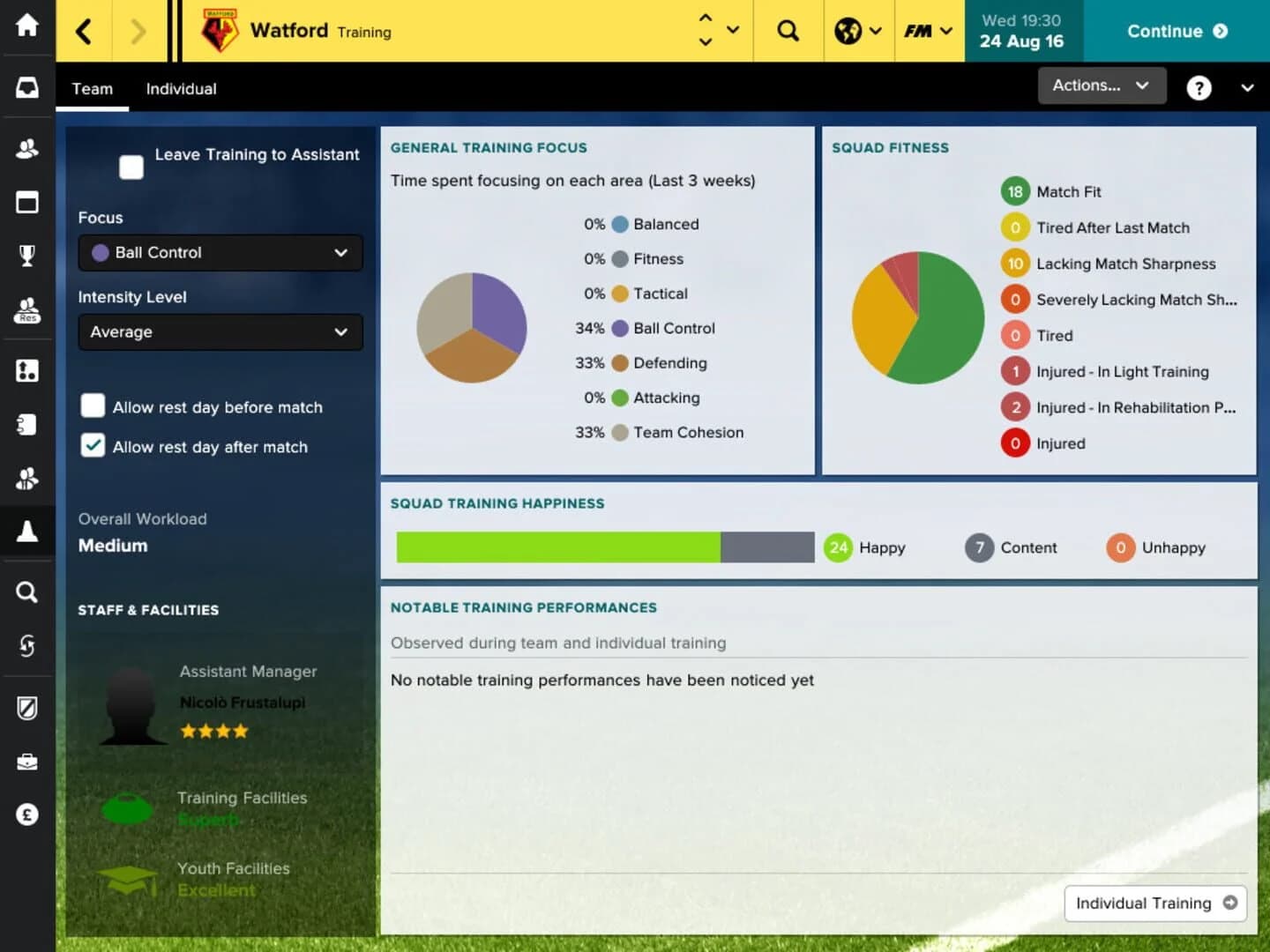1270x952 pixels.
Task: Open Individual Training via bottom-right button
Action: coord(1154,903)
